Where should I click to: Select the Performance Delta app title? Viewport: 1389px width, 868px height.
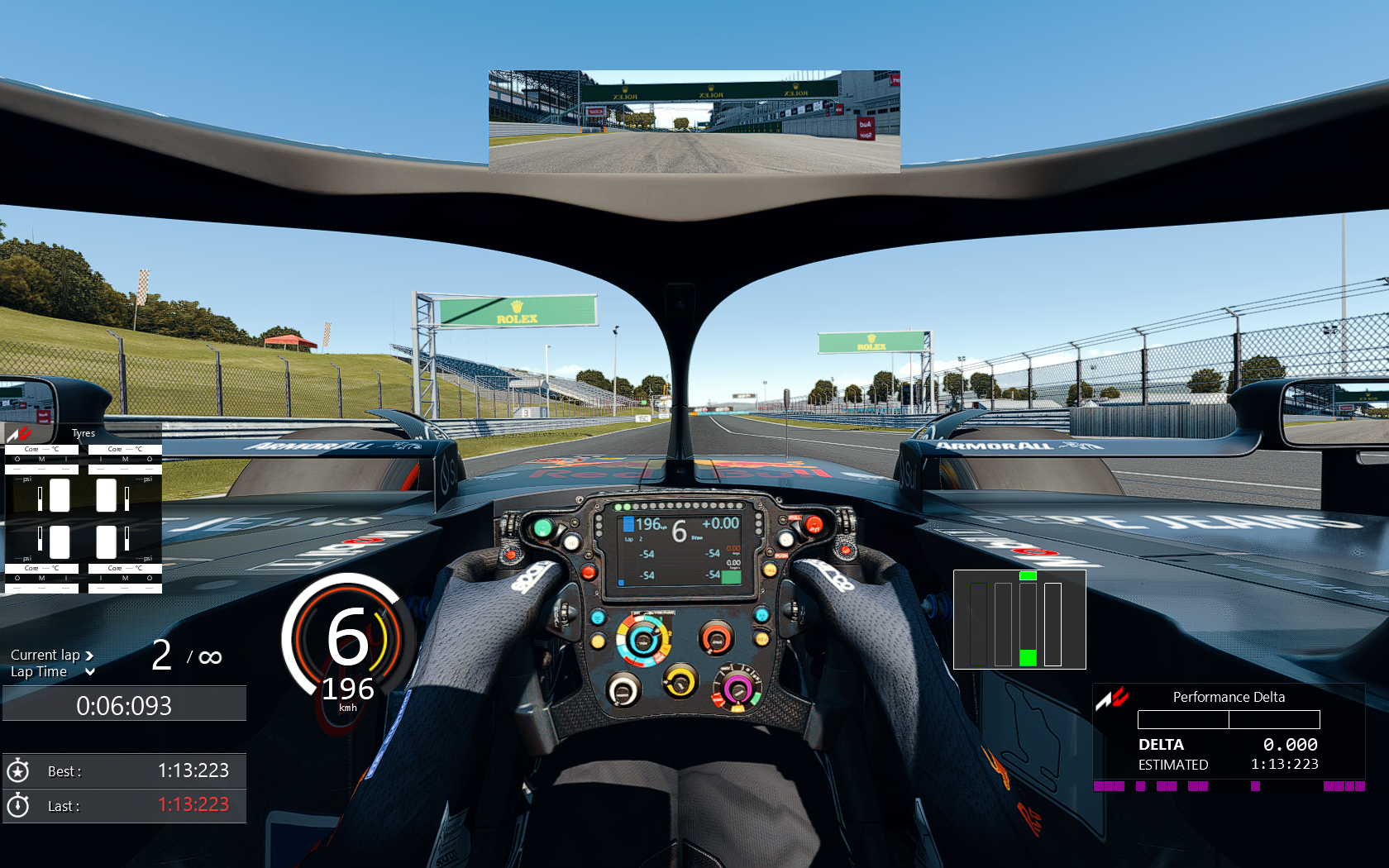pos(1229,697)
